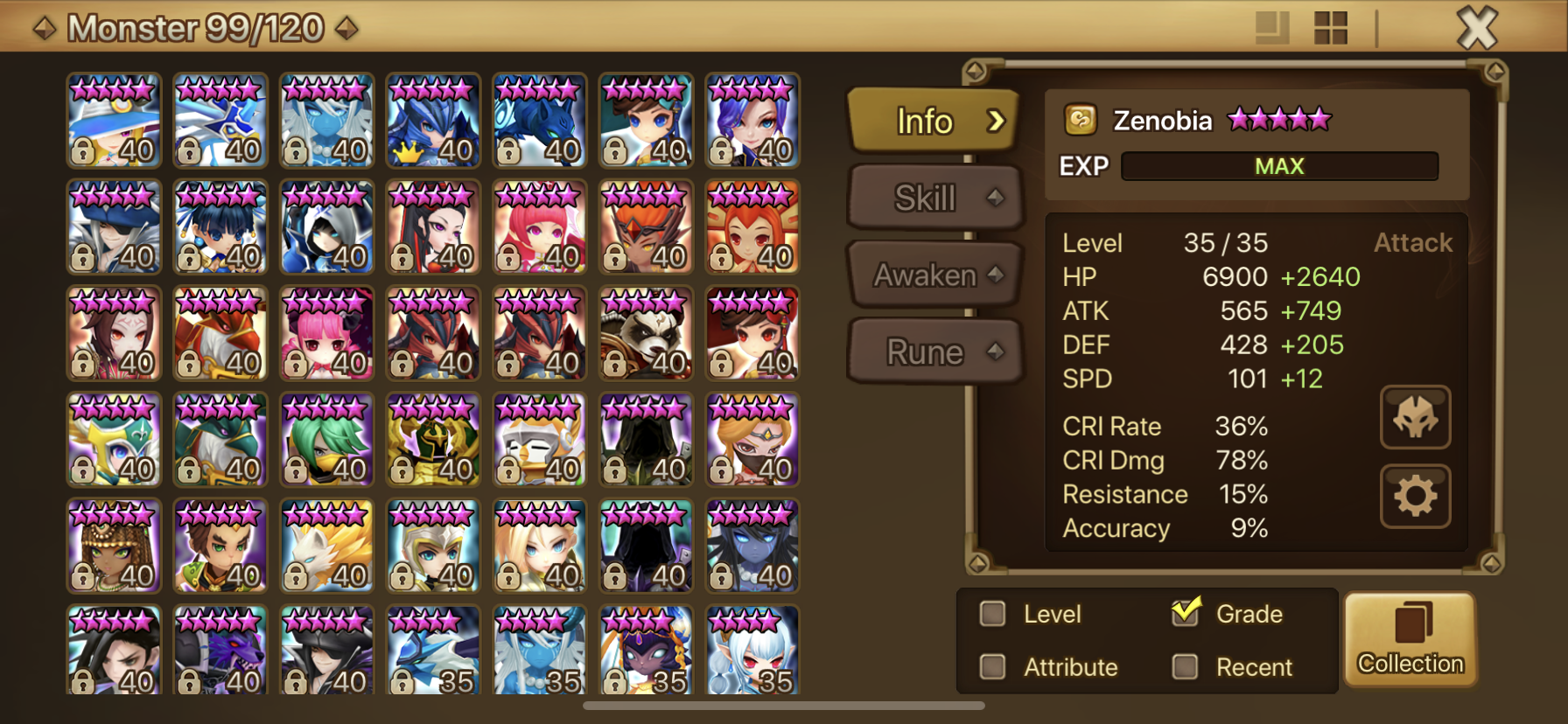Enable the Attribute sorting checkbox
The height and width of the screenshot is (724, 1568).
[x=992, y=667]
